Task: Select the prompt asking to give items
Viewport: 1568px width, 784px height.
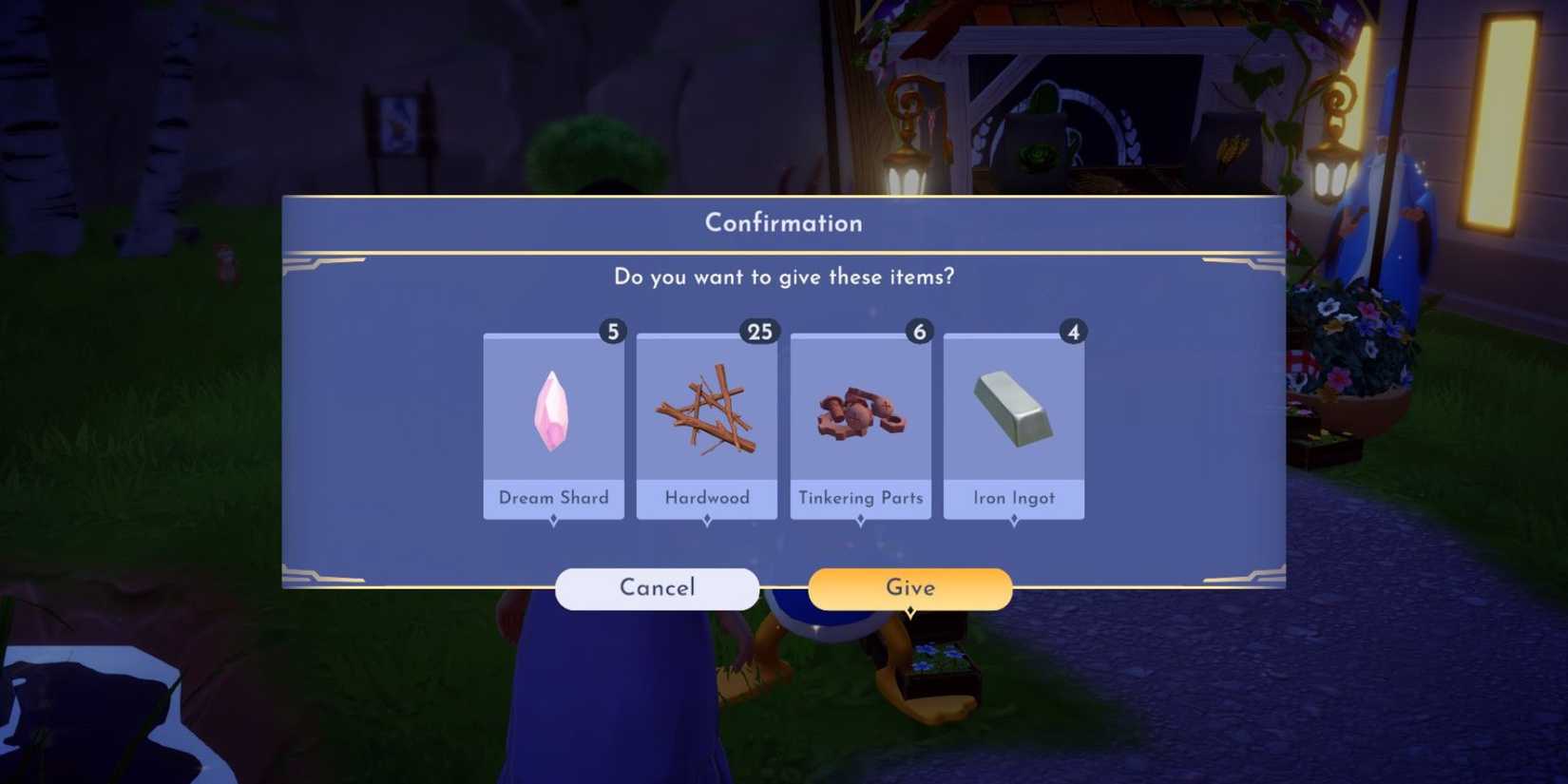Action: click(783, 277)
